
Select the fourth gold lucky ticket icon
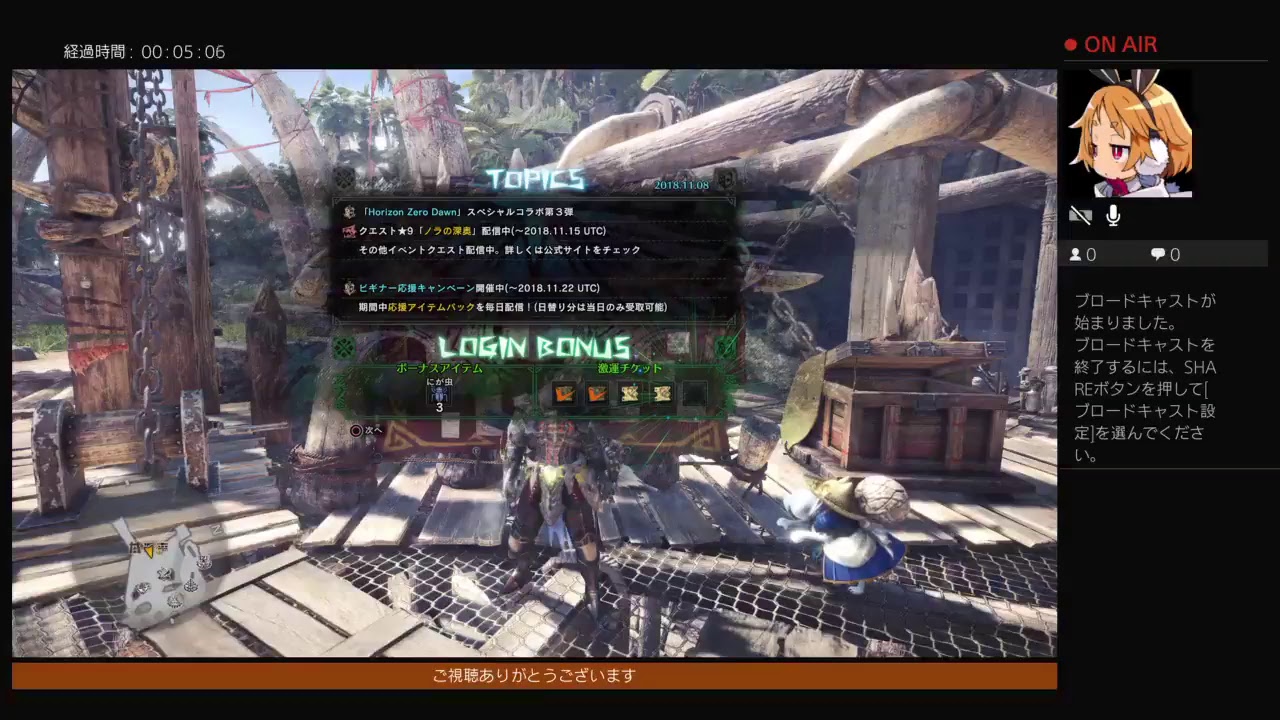tap(662, 393)
